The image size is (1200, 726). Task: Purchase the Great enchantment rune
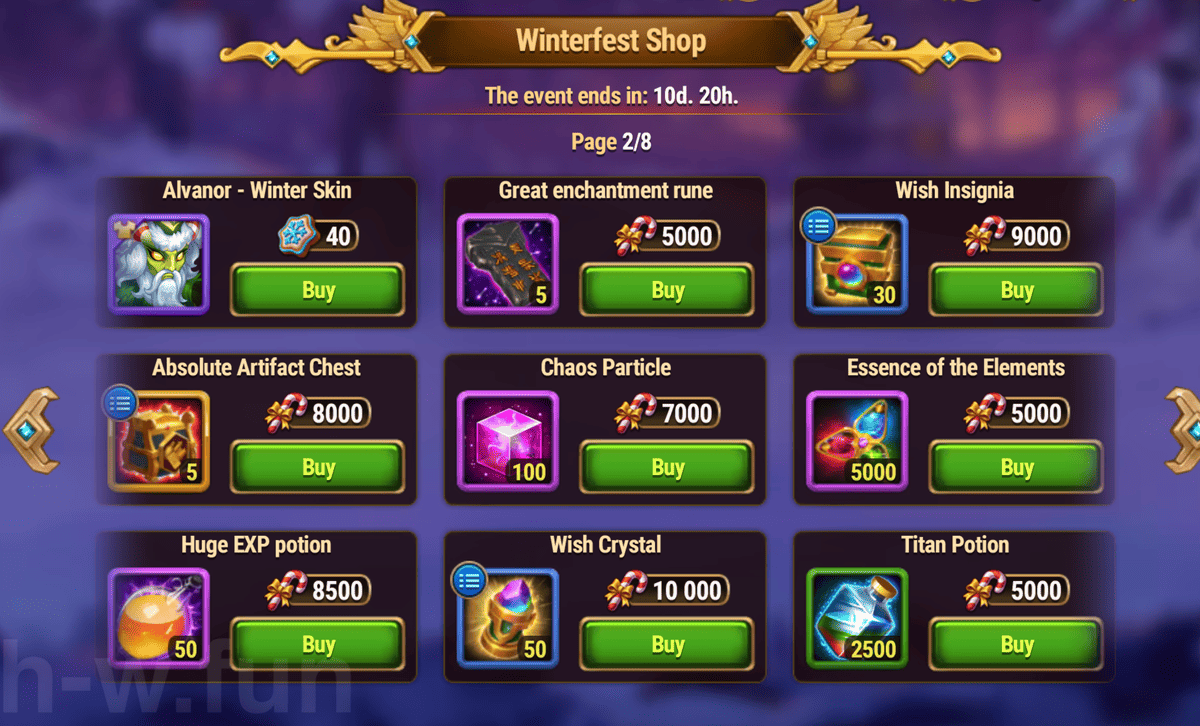click(667, 291)
